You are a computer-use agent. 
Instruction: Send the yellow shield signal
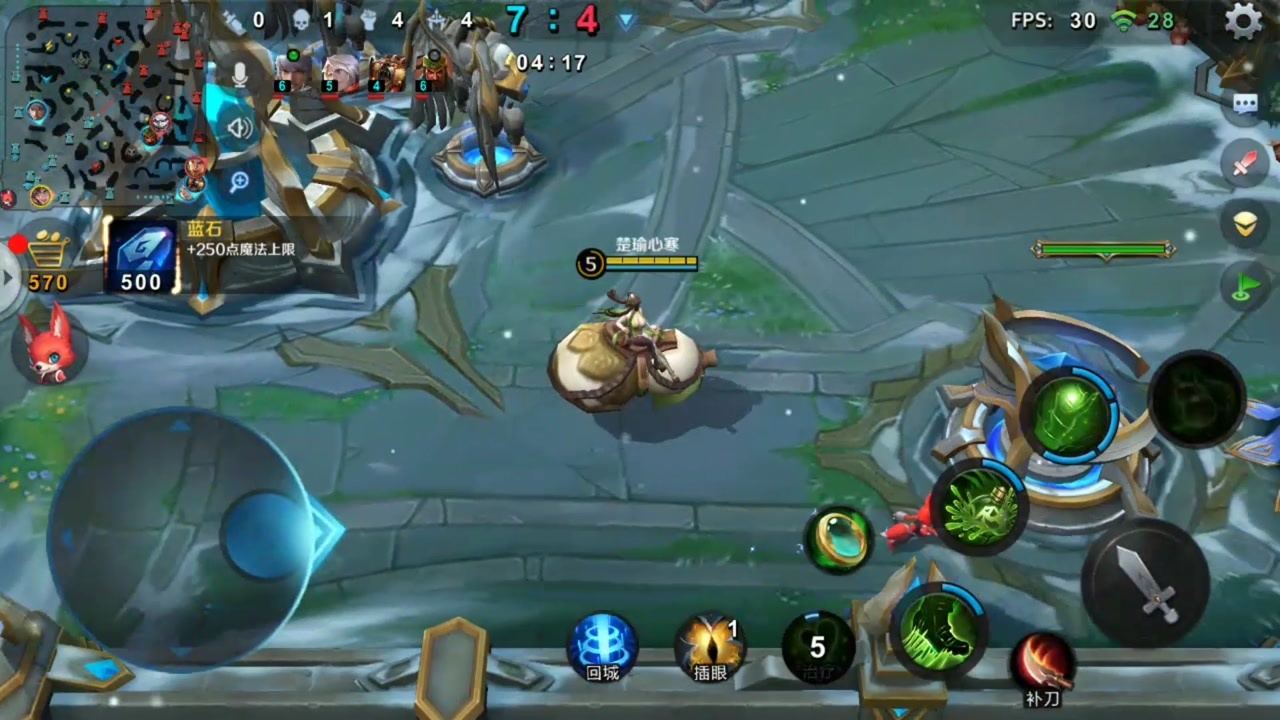pos(1245,225)
